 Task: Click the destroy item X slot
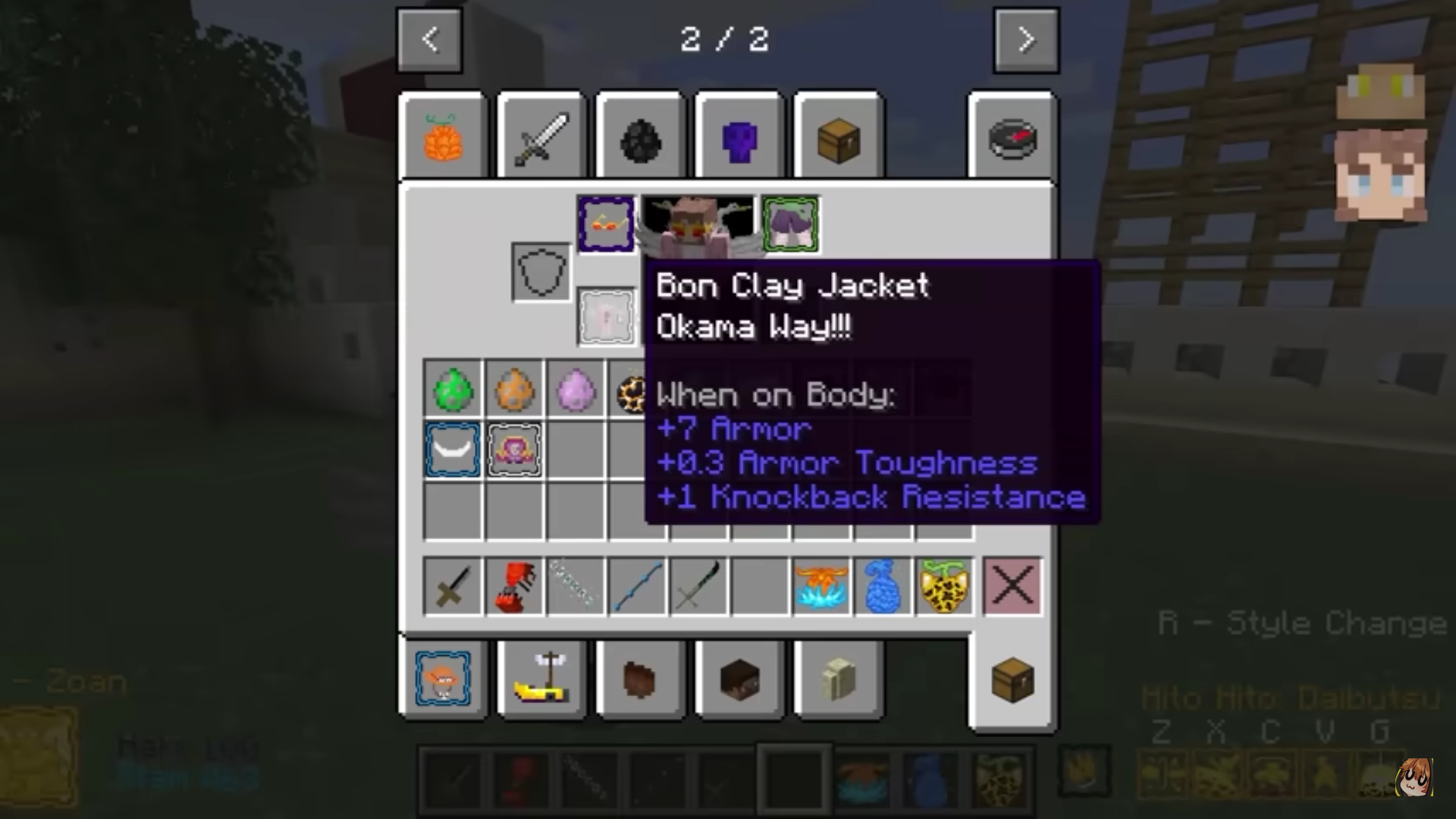click(1012, 586)
